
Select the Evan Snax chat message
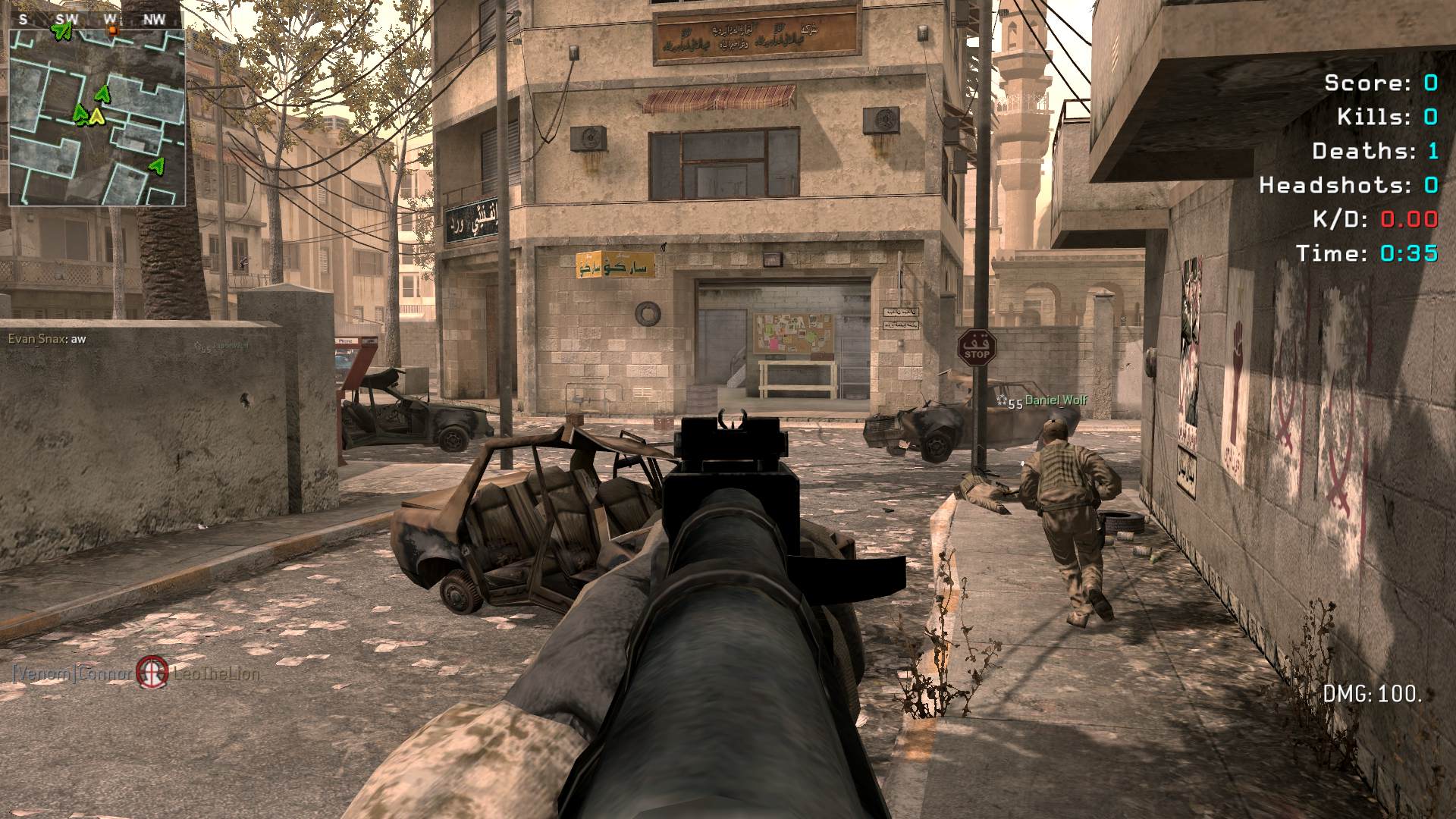[x=47, y=339]
